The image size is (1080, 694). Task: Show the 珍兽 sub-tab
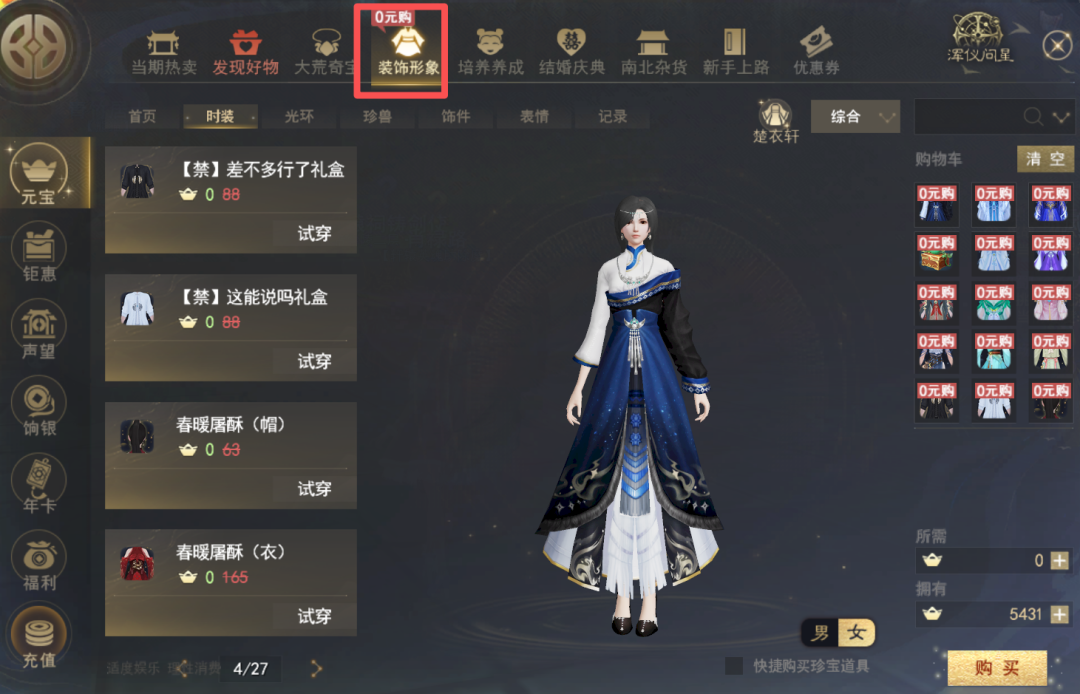click(377, 117)
